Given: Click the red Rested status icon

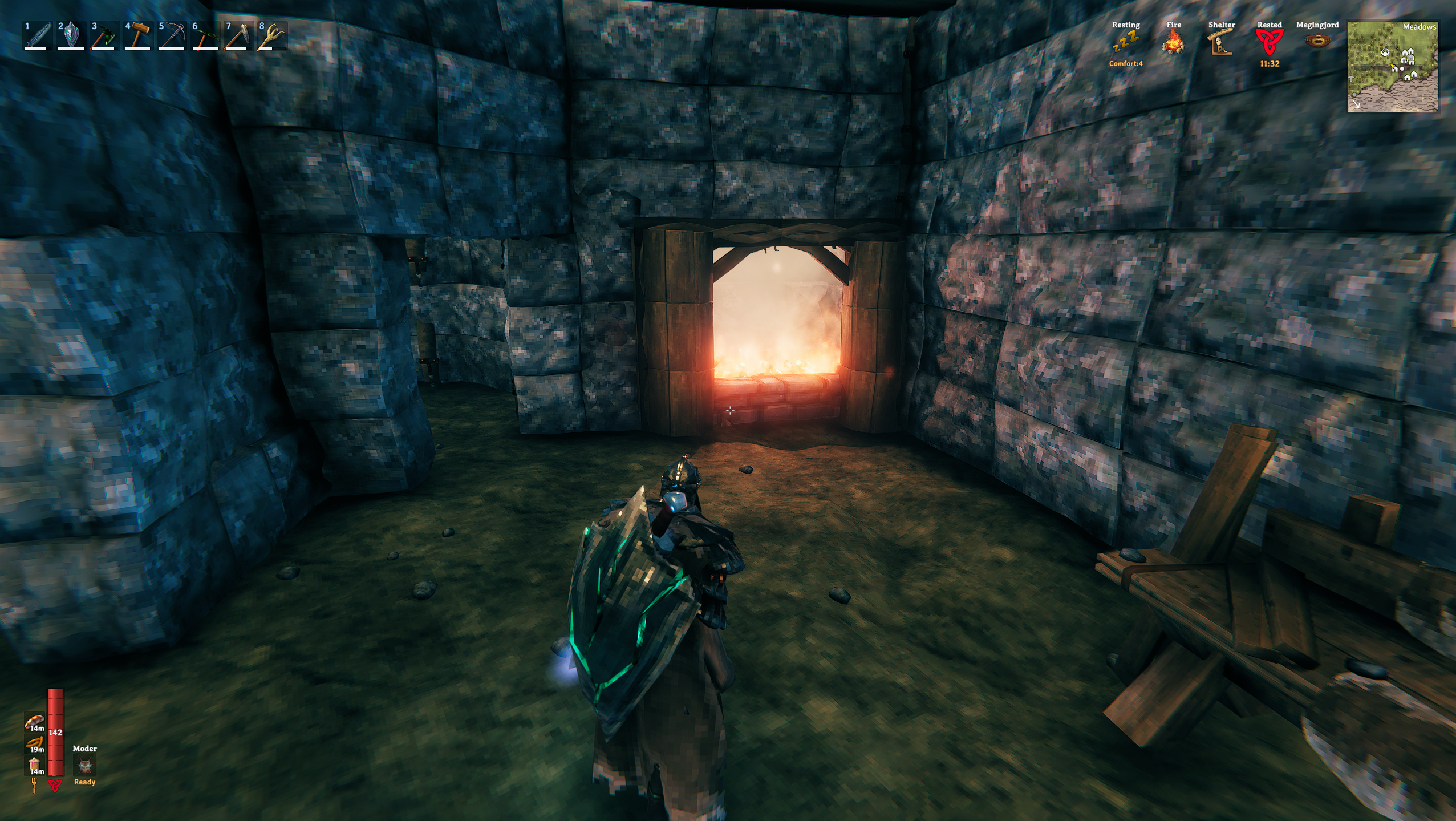Looking at the screenshot, I should [x=1269, y=42].
